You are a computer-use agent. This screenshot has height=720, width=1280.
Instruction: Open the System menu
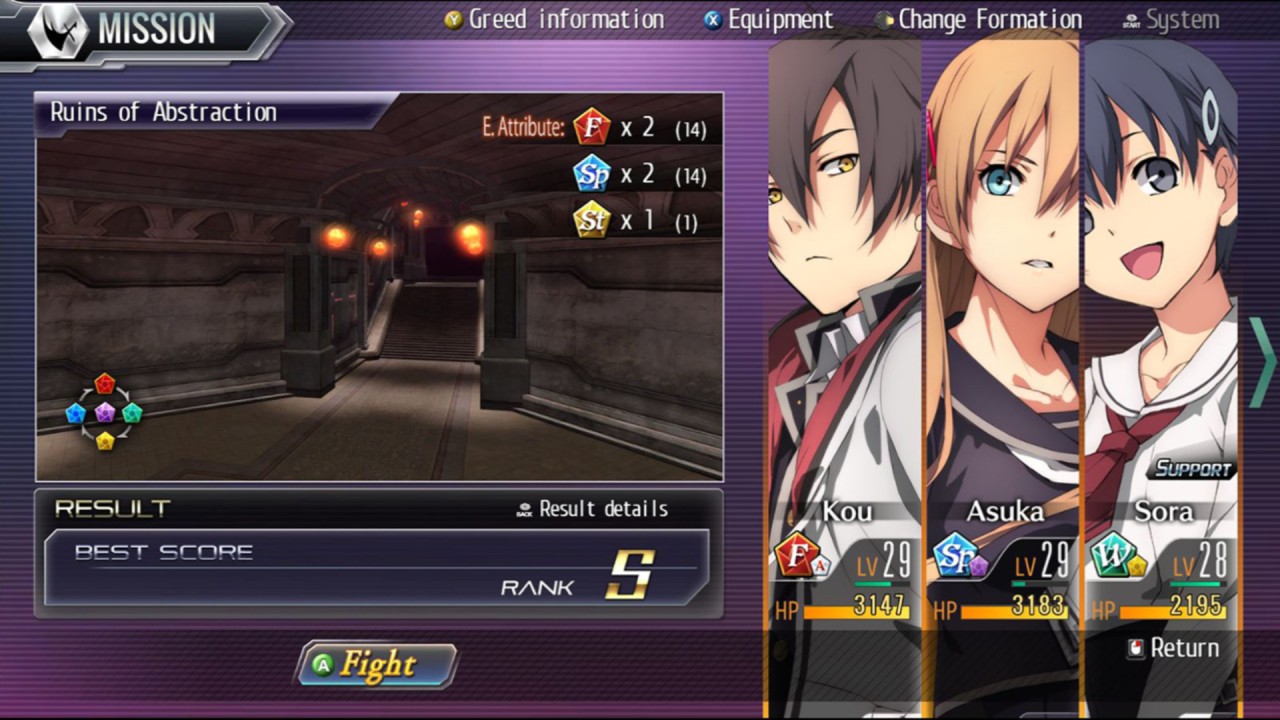point(1171,19)
